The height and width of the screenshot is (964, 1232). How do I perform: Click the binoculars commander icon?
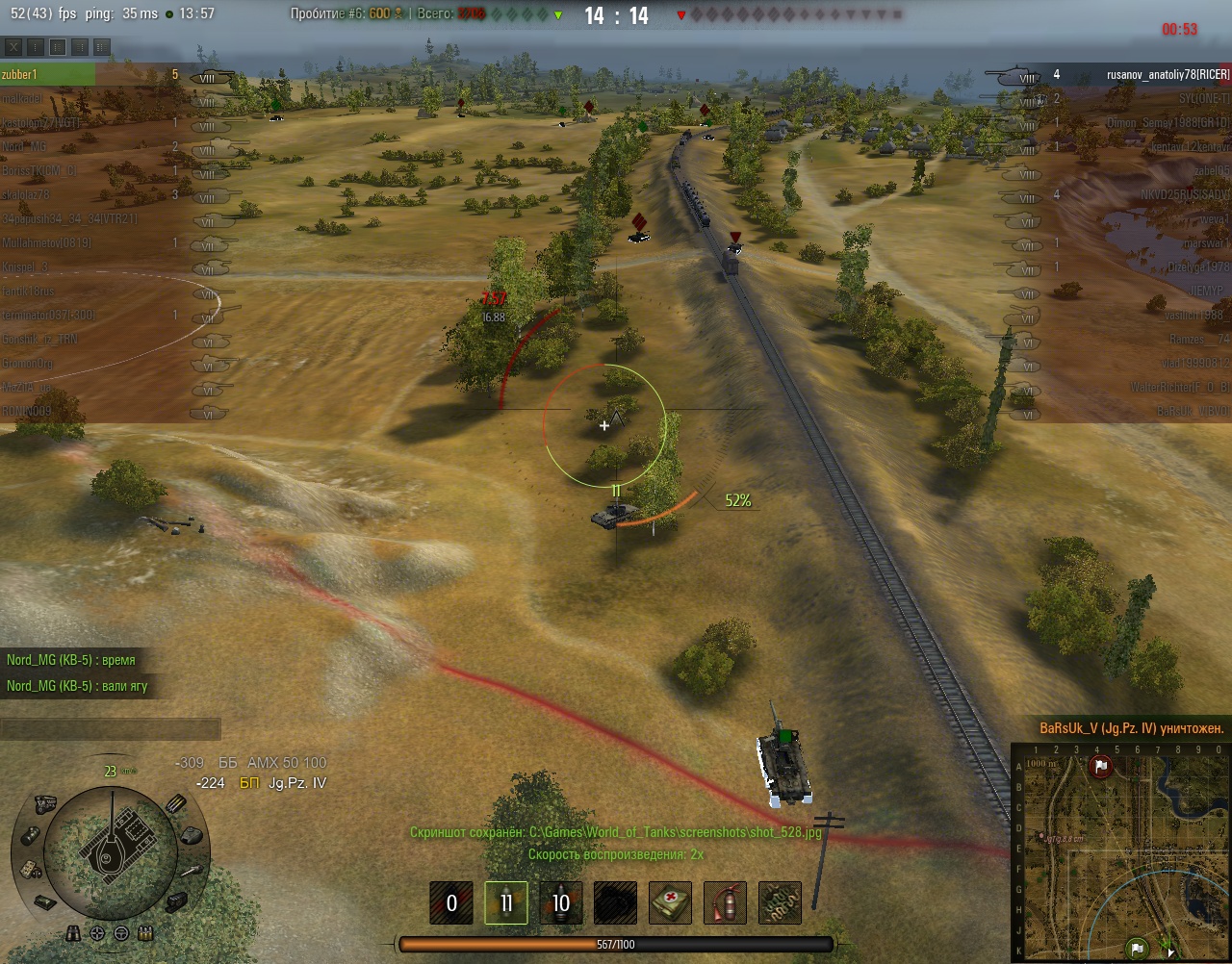[x=74, y=933]
